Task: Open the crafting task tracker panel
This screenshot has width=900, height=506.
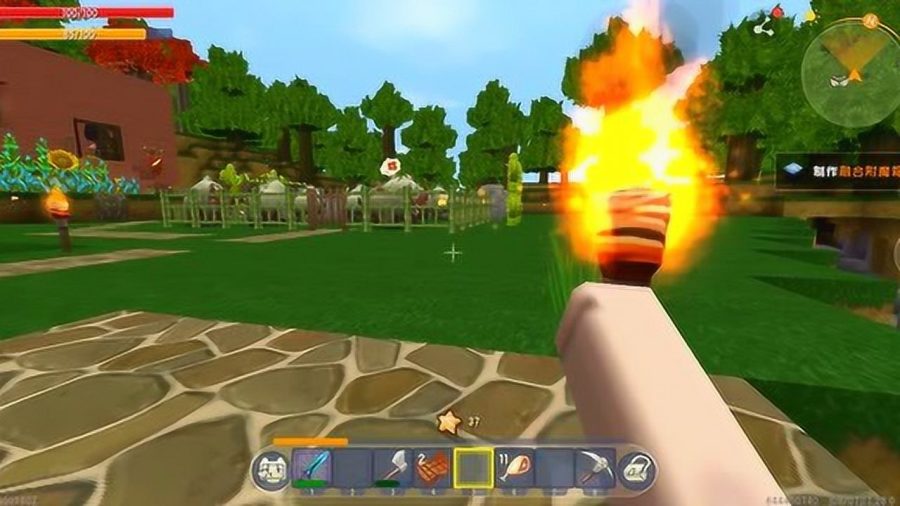Action: pos(838,170)
